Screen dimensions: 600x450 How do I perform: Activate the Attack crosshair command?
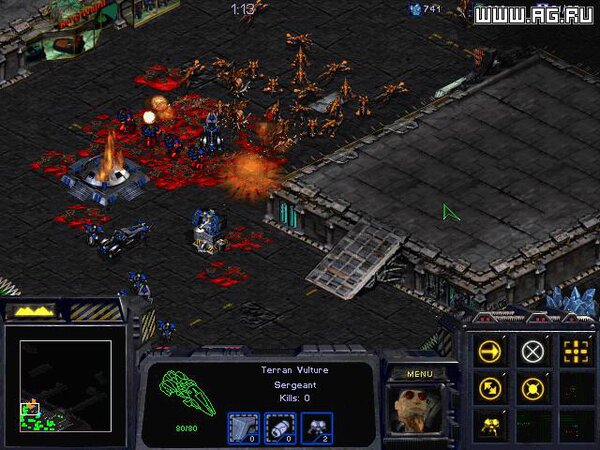575,351
